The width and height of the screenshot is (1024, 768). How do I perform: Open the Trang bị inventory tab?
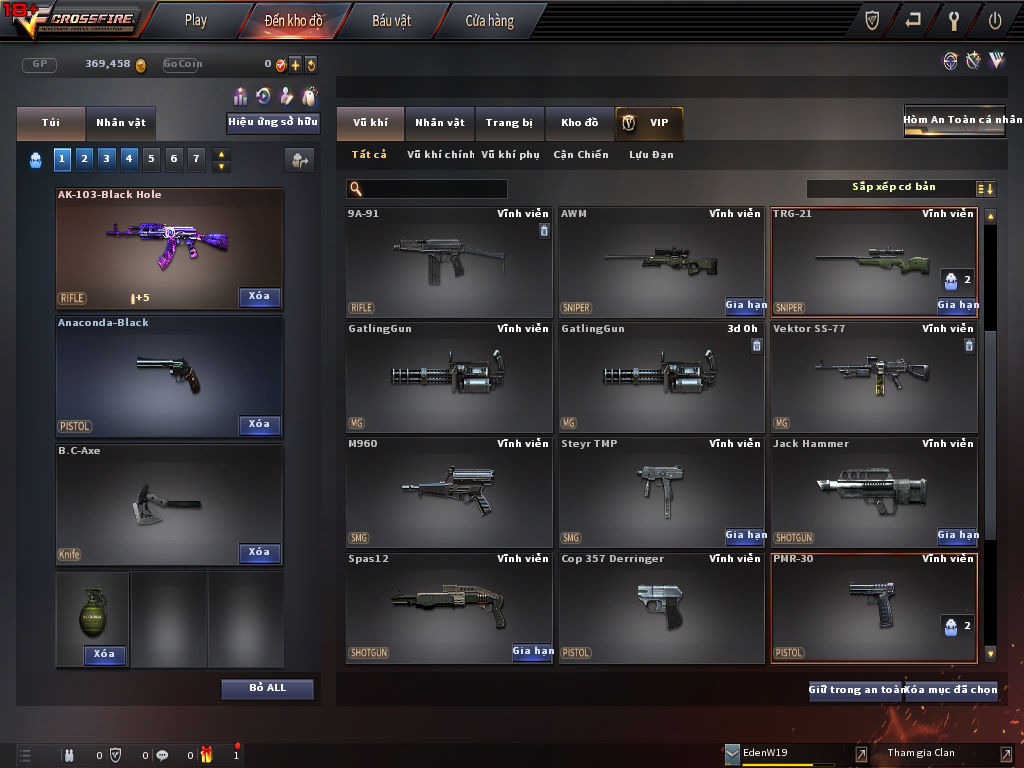point(509,123)
